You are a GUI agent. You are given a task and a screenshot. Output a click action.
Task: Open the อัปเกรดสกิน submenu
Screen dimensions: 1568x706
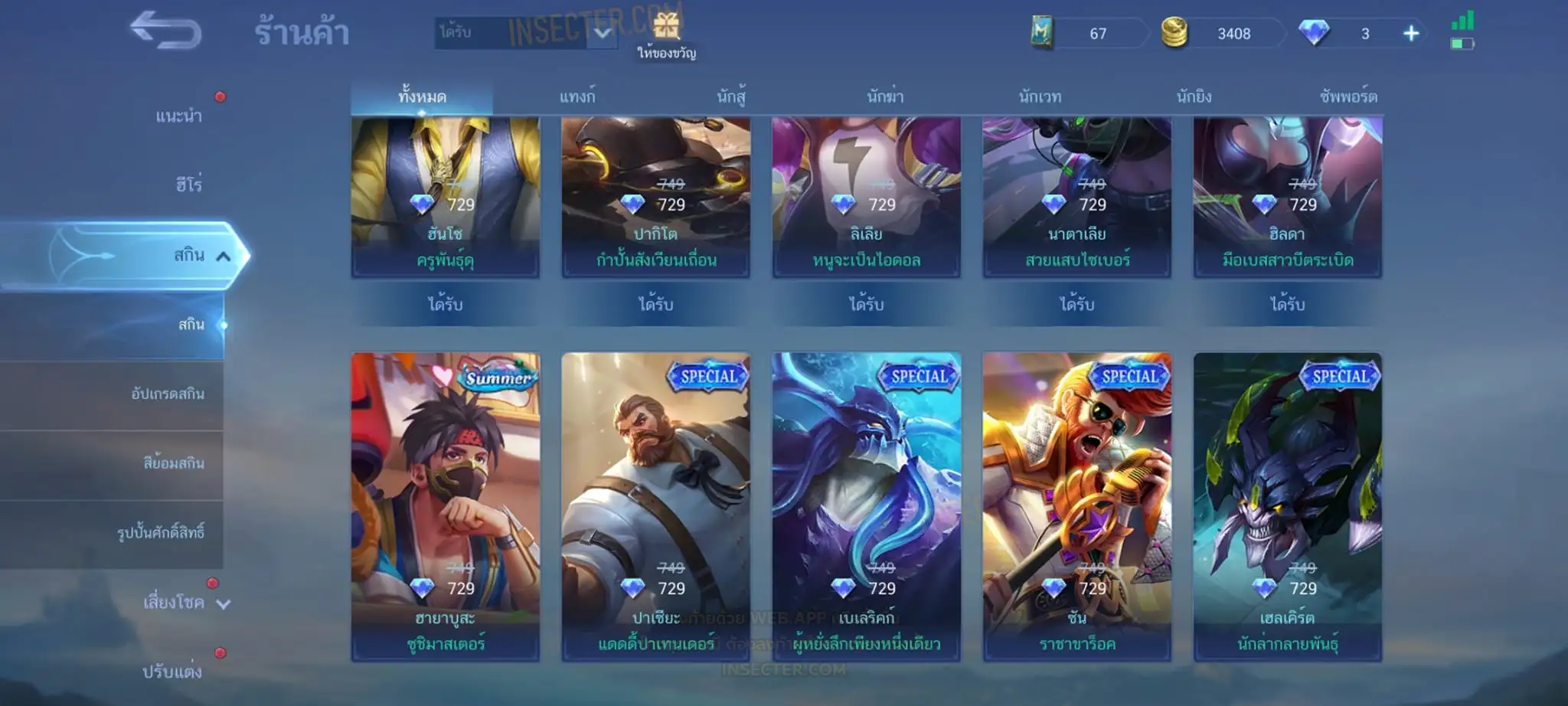[x=167, y=394]
